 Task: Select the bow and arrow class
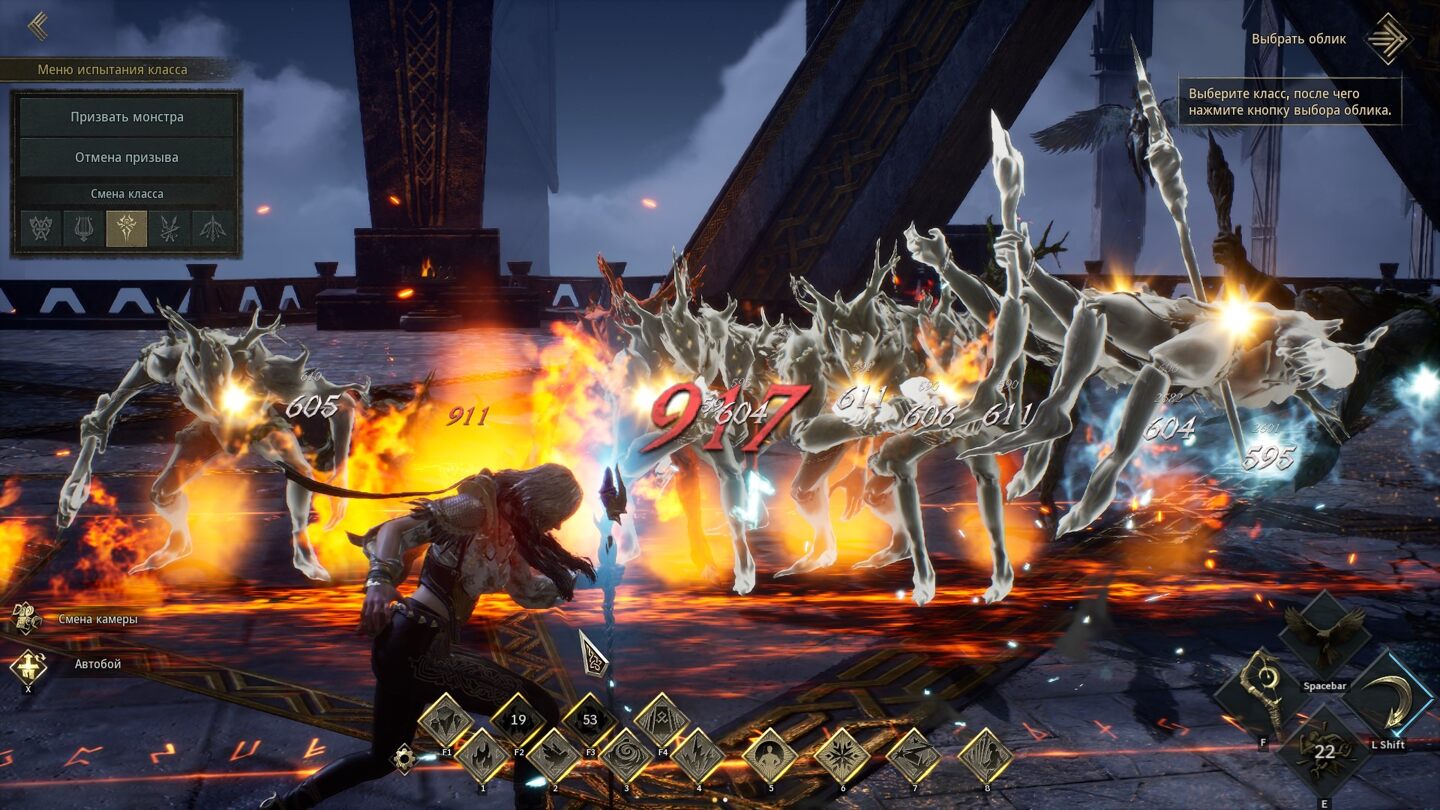click(213, 229)
